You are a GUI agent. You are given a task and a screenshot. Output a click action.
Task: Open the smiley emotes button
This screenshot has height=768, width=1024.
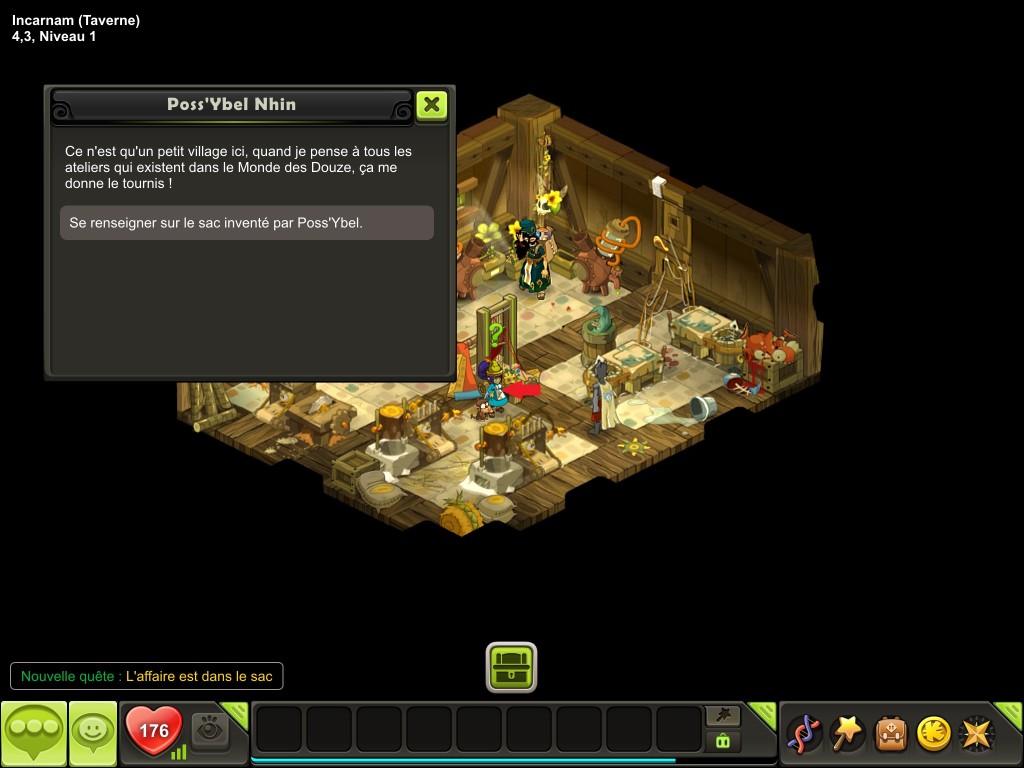pos(93,734)
